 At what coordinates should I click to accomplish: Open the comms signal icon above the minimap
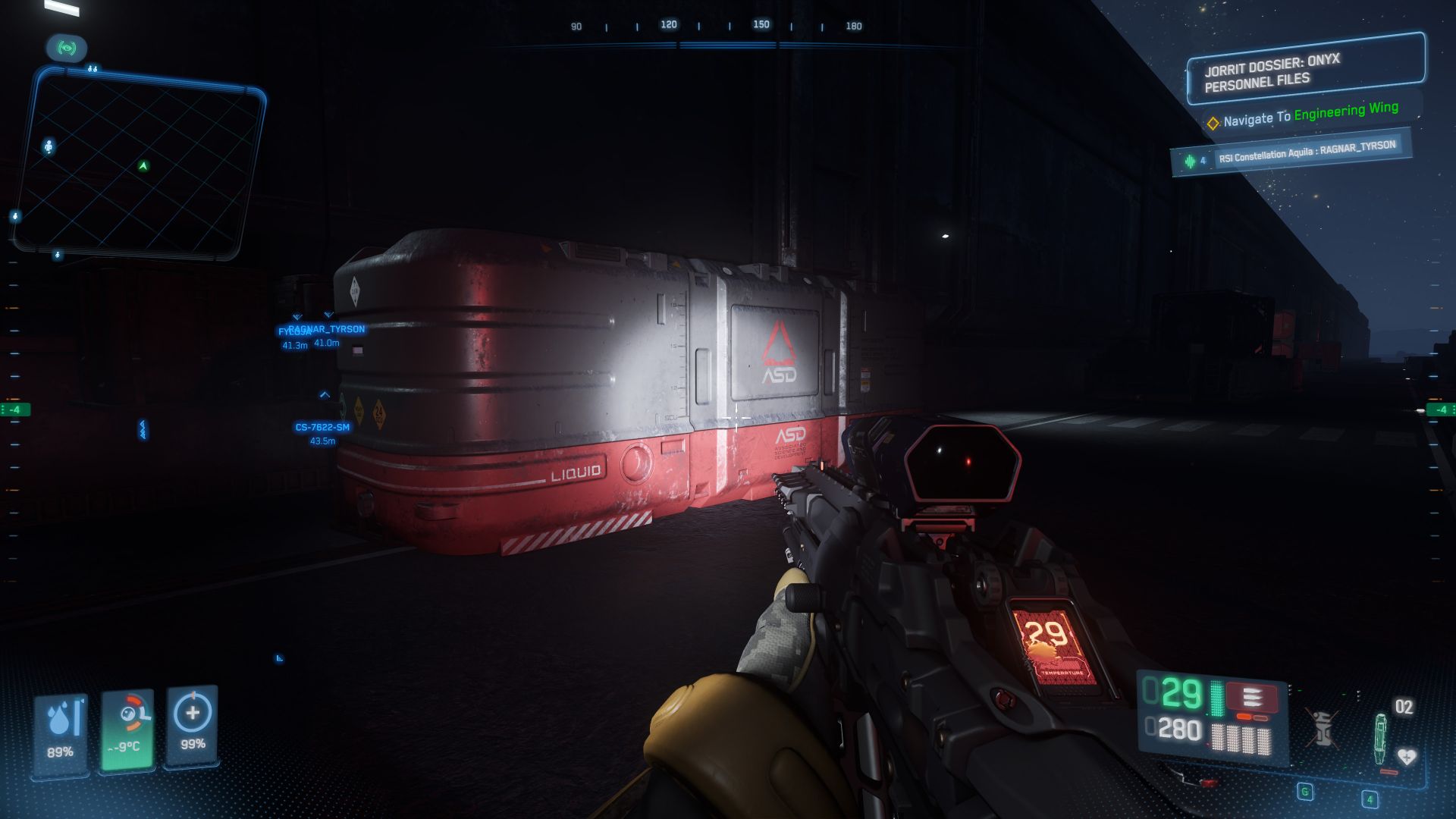[x=67, y=49]
